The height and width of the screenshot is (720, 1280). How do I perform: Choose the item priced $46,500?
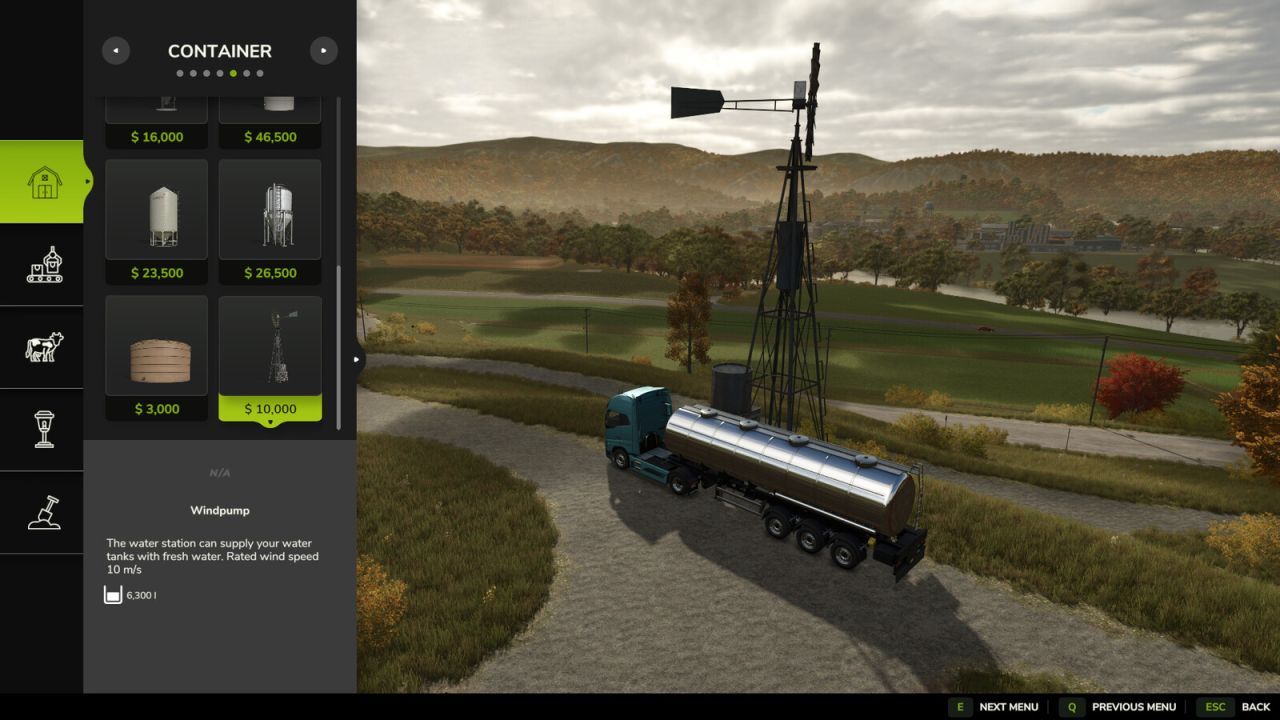click(270, 112)
